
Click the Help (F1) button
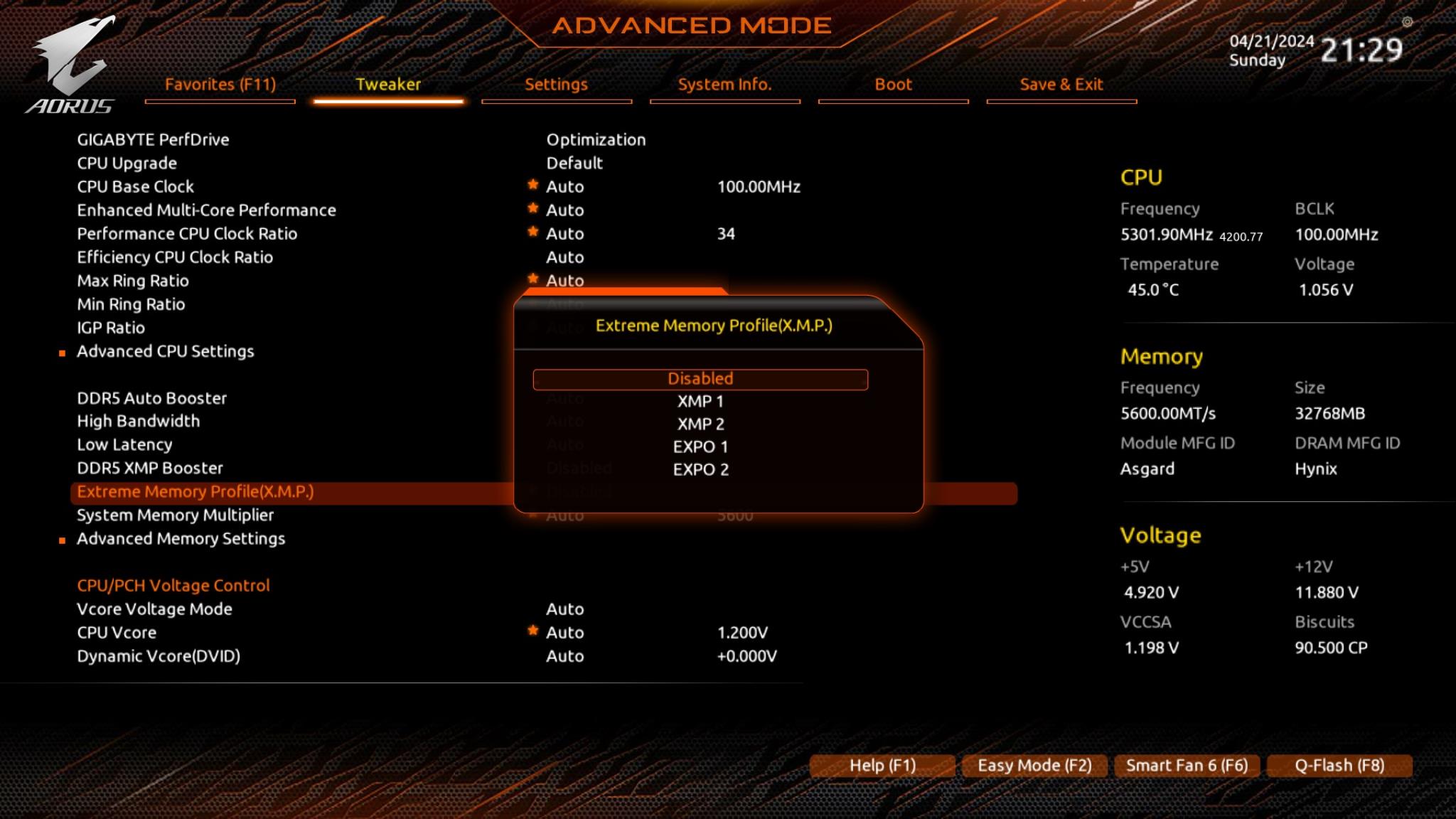click(x=882, y=766)
